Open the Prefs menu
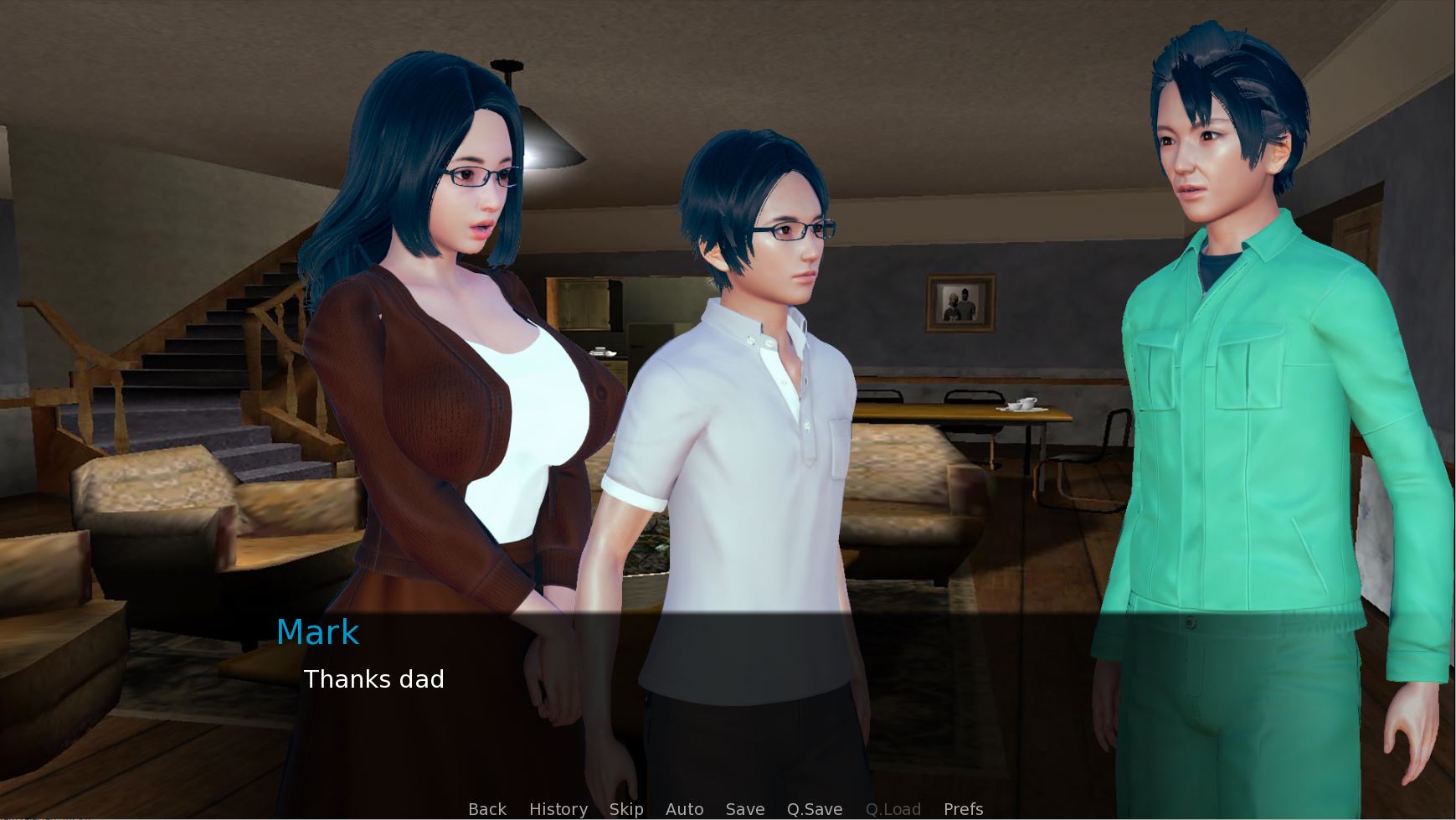Screen dimensions: 1456x820 963,809
